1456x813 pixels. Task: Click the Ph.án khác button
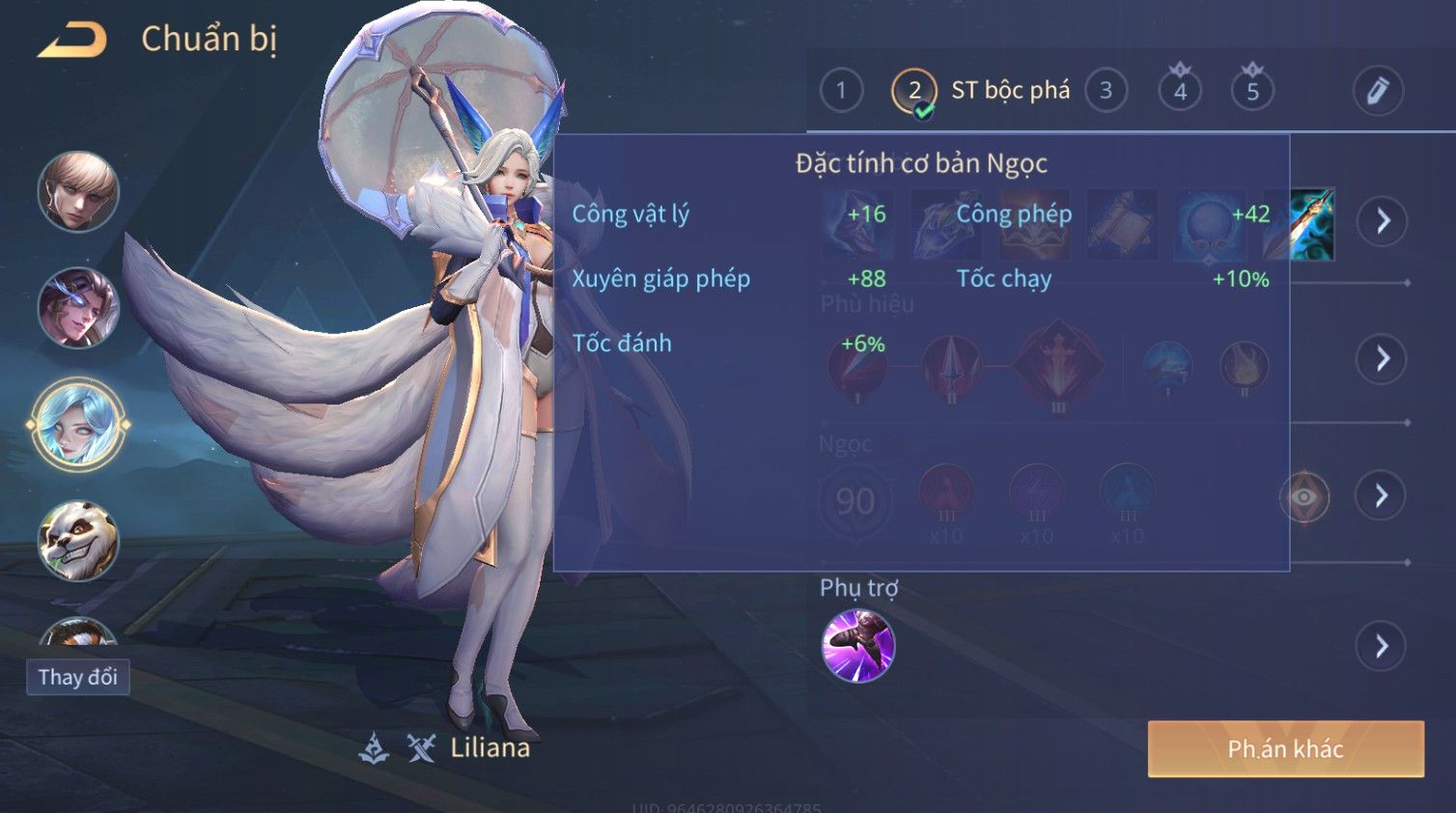point(1285,748)
